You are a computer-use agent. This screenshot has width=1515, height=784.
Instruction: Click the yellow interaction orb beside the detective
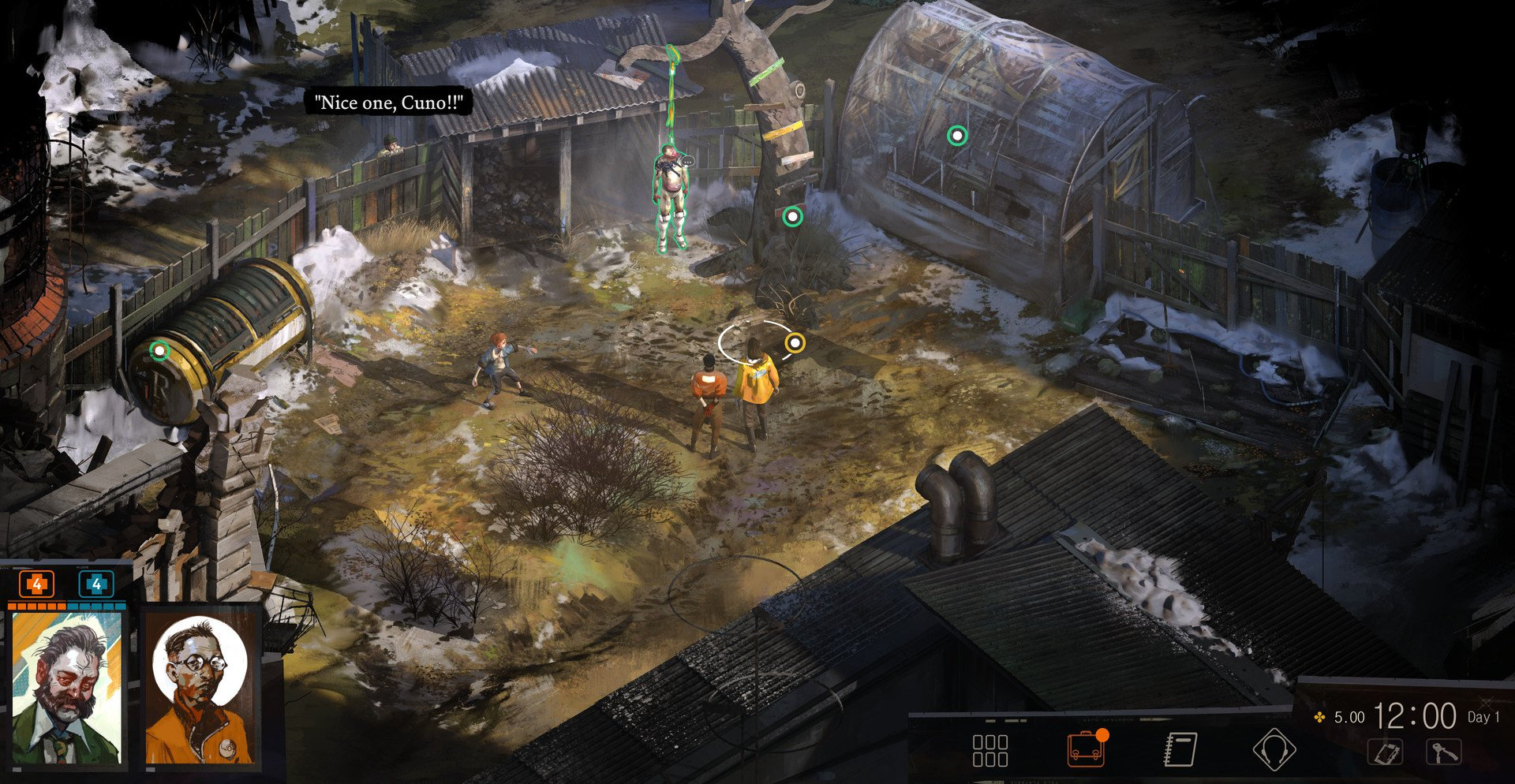795,342
